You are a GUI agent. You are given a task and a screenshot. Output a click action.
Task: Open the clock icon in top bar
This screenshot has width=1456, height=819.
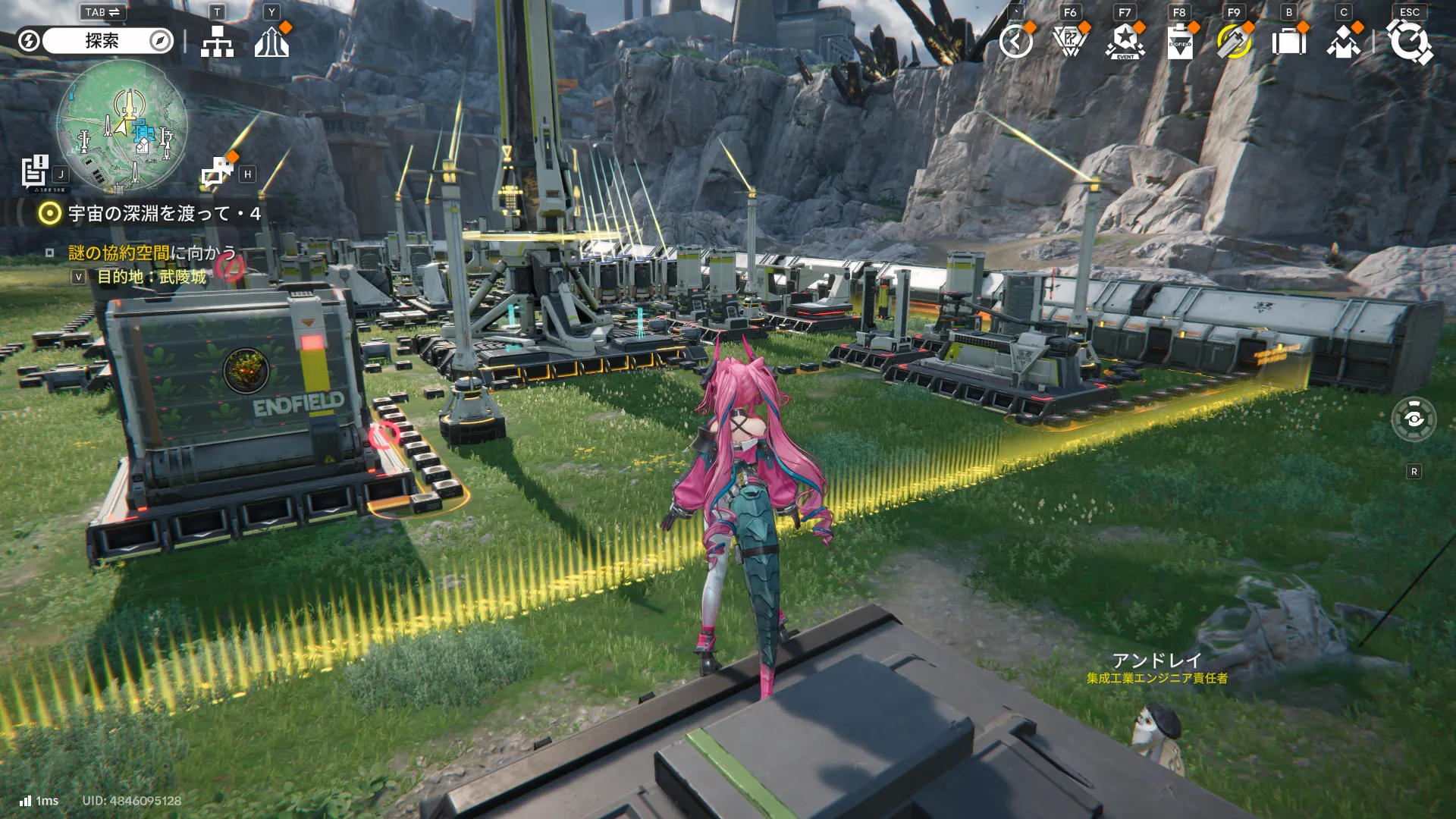1015,42
